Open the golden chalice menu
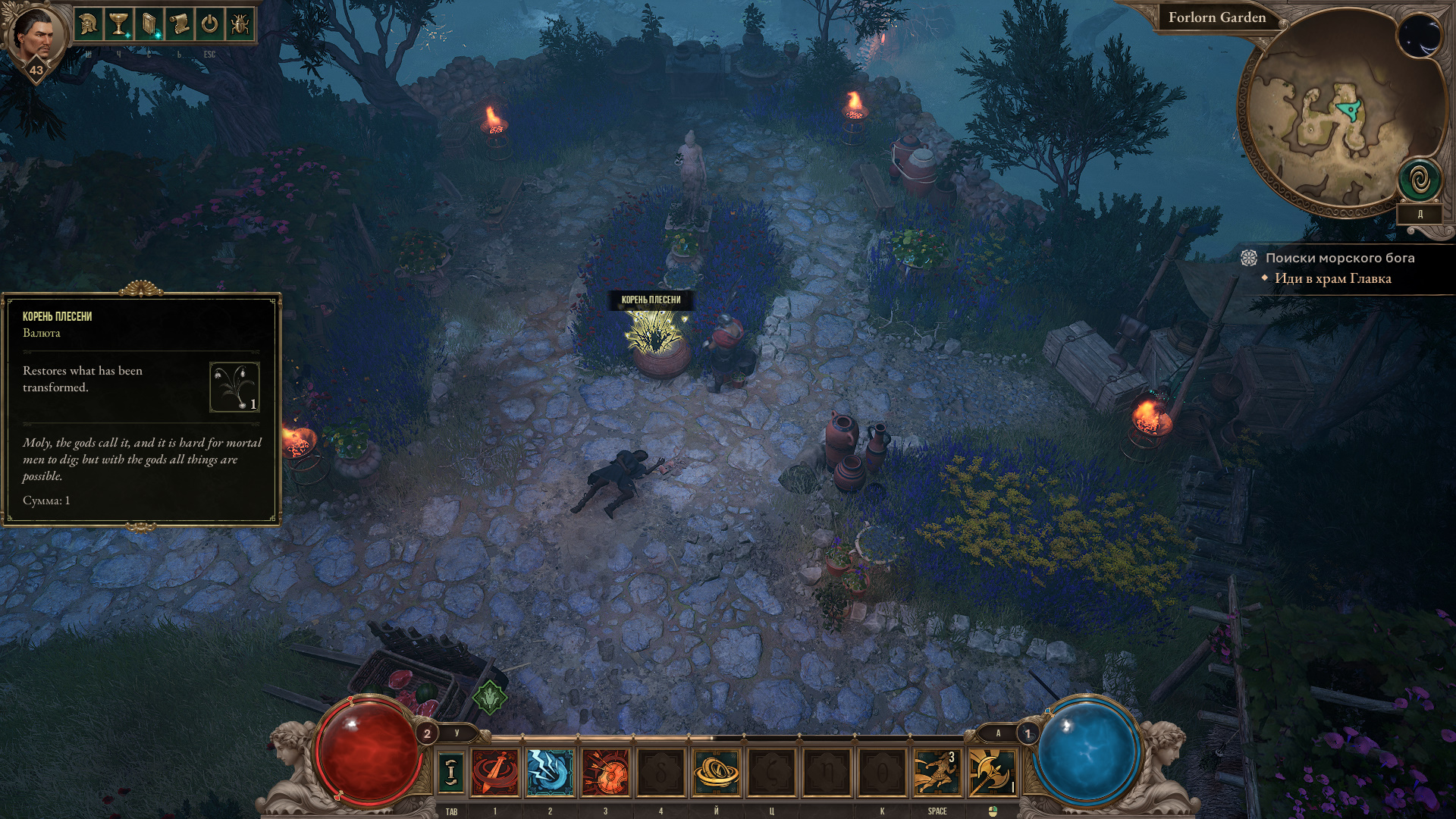Image resolution: width=1456 pixels, height=819 pixels. (118, 24)
